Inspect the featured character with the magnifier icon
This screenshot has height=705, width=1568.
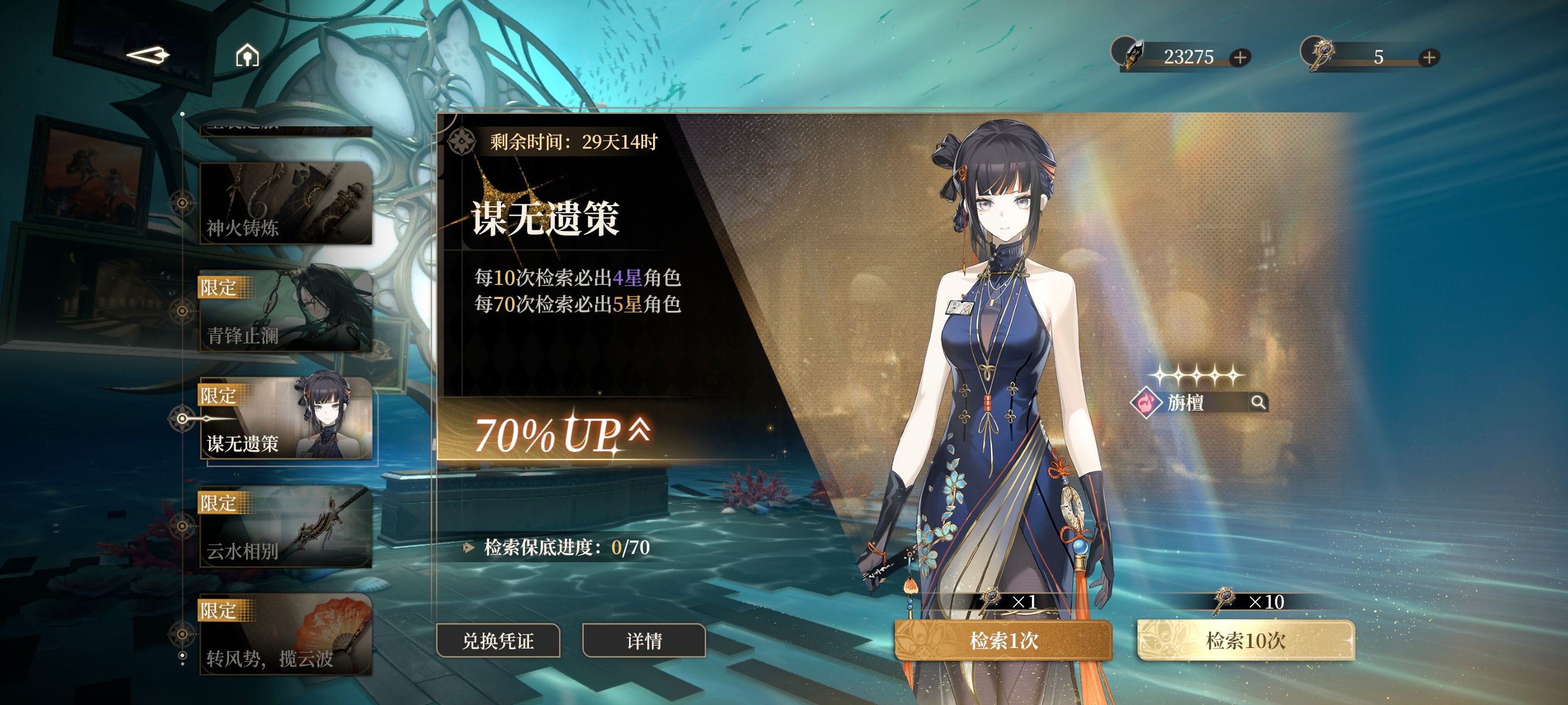tap(1257, 402)
